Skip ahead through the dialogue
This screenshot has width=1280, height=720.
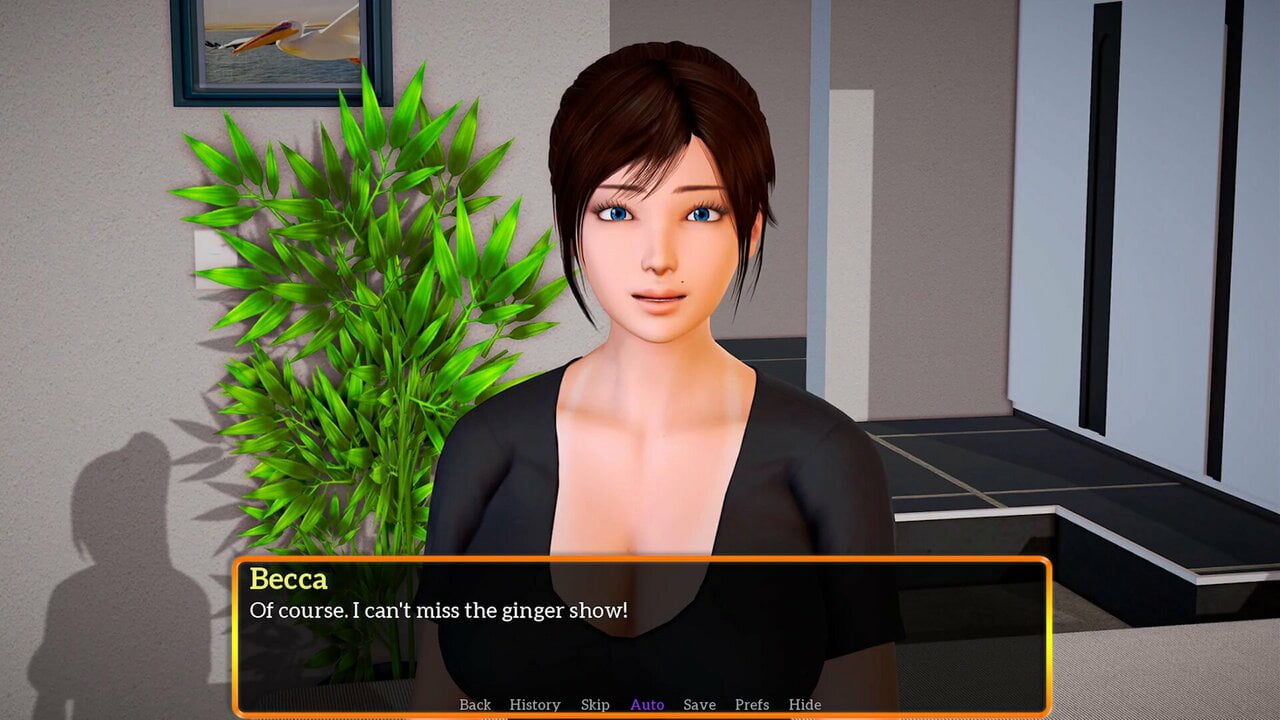pyautogui.click(x=595, y=705)
